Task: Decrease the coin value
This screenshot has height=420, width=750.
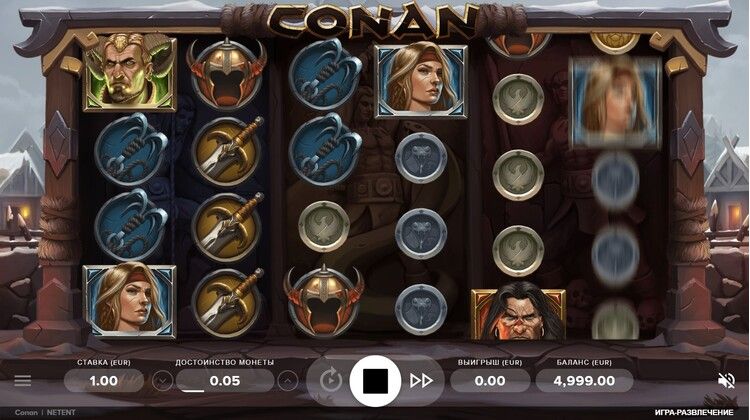Action: (162, 380)
